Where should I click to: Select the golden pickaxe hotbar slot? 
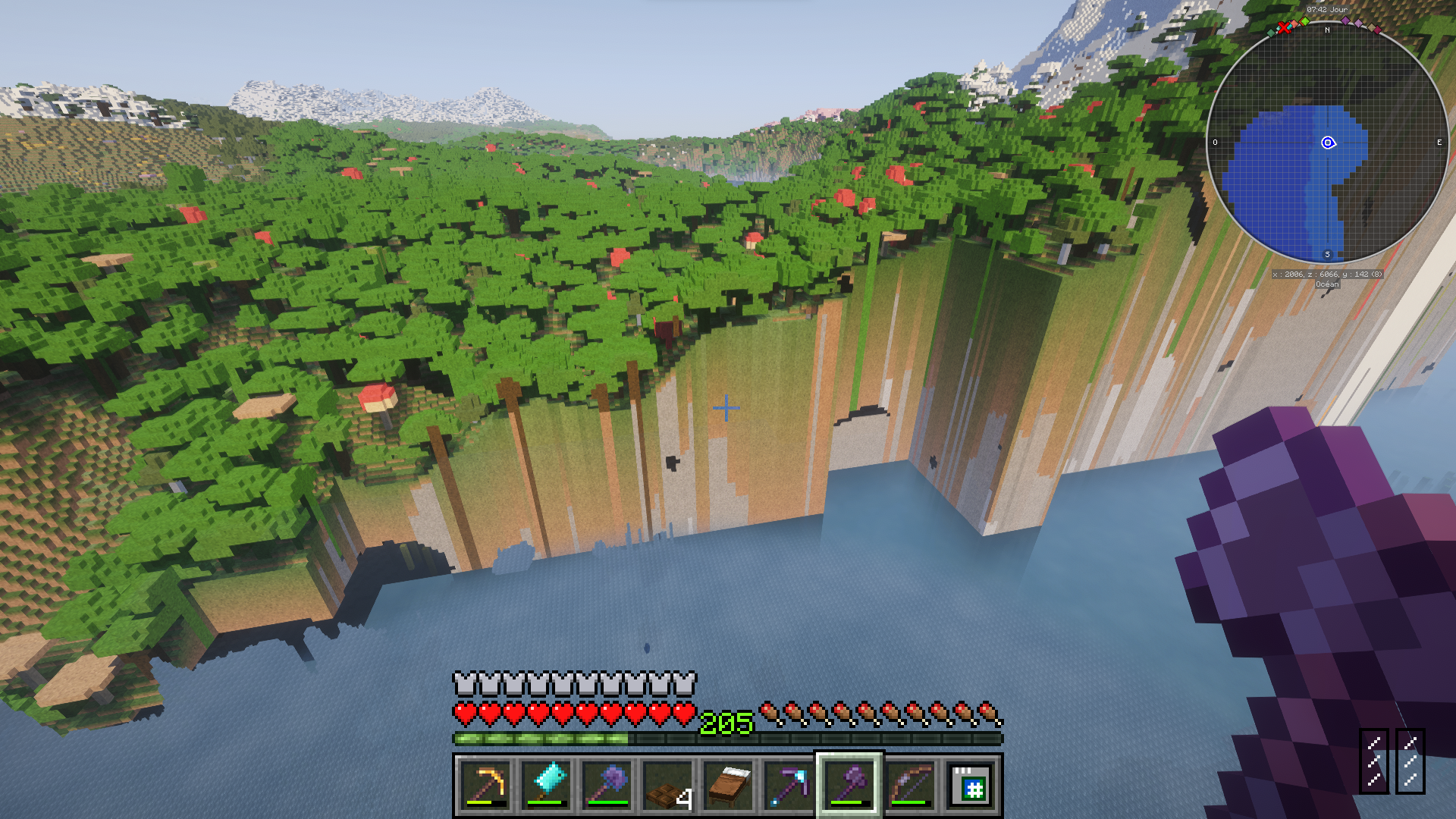coord(485,786)
